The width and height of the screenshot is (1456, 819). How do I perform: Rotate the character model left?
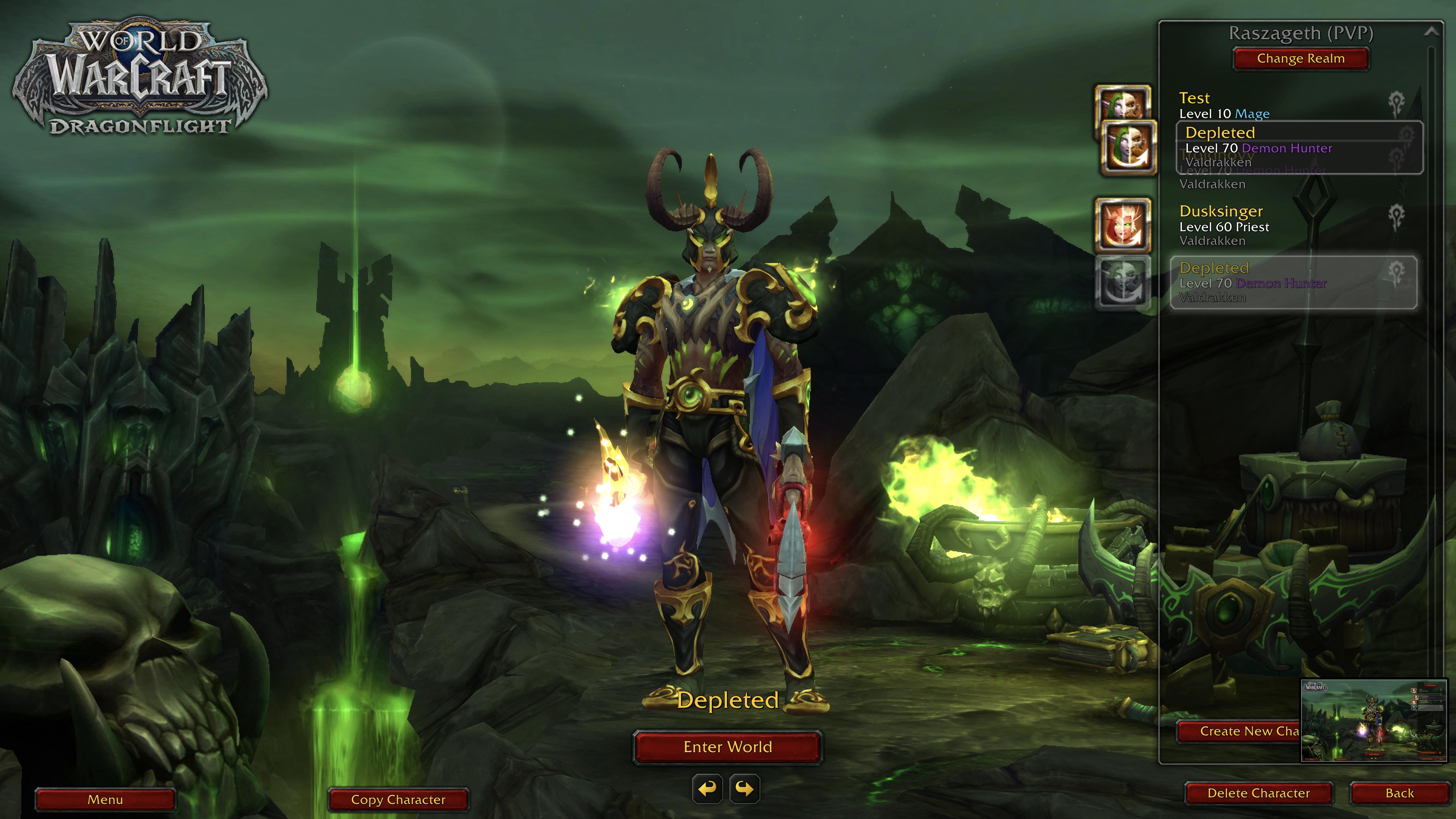(x=708, y=789)
